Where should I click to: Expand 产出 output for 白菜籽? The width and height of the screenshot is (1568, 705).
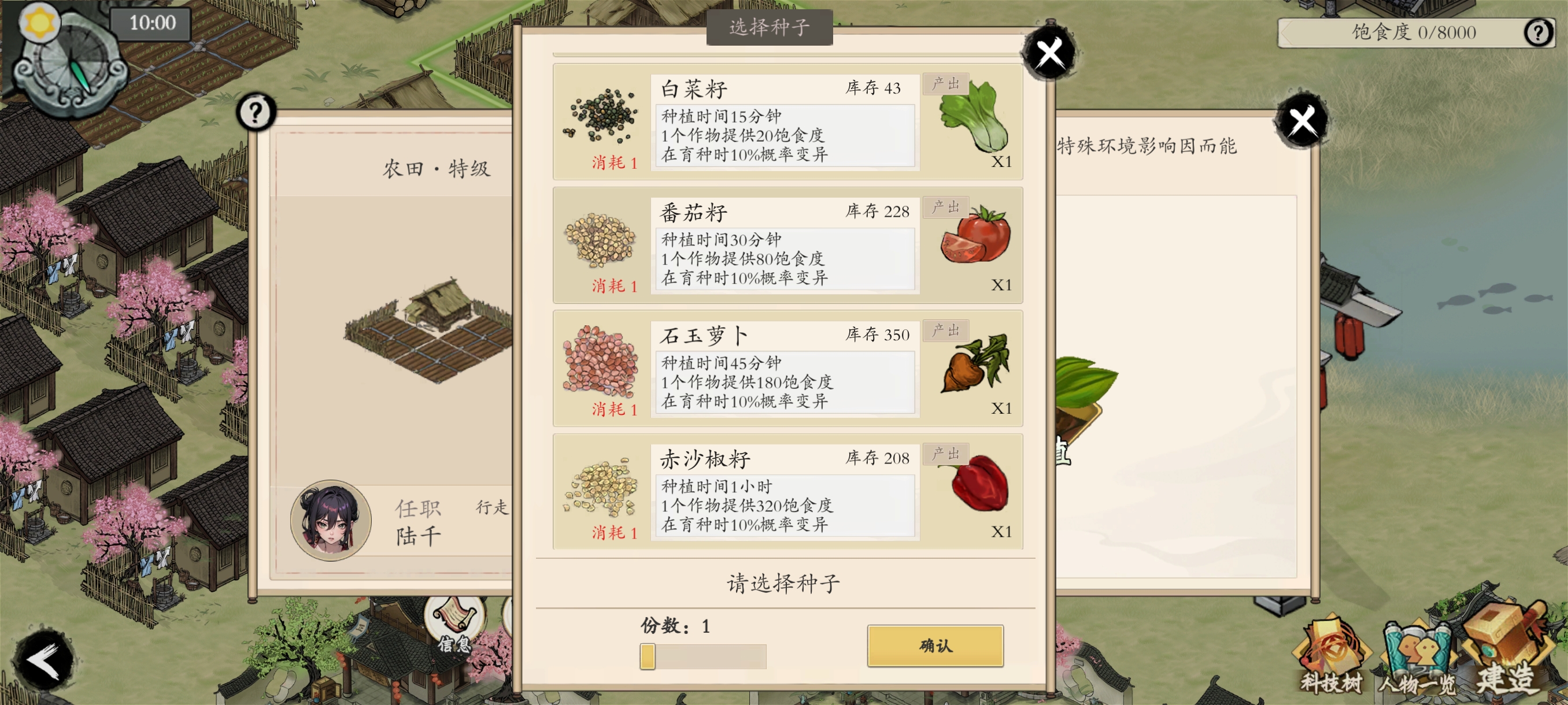point(946,85)
